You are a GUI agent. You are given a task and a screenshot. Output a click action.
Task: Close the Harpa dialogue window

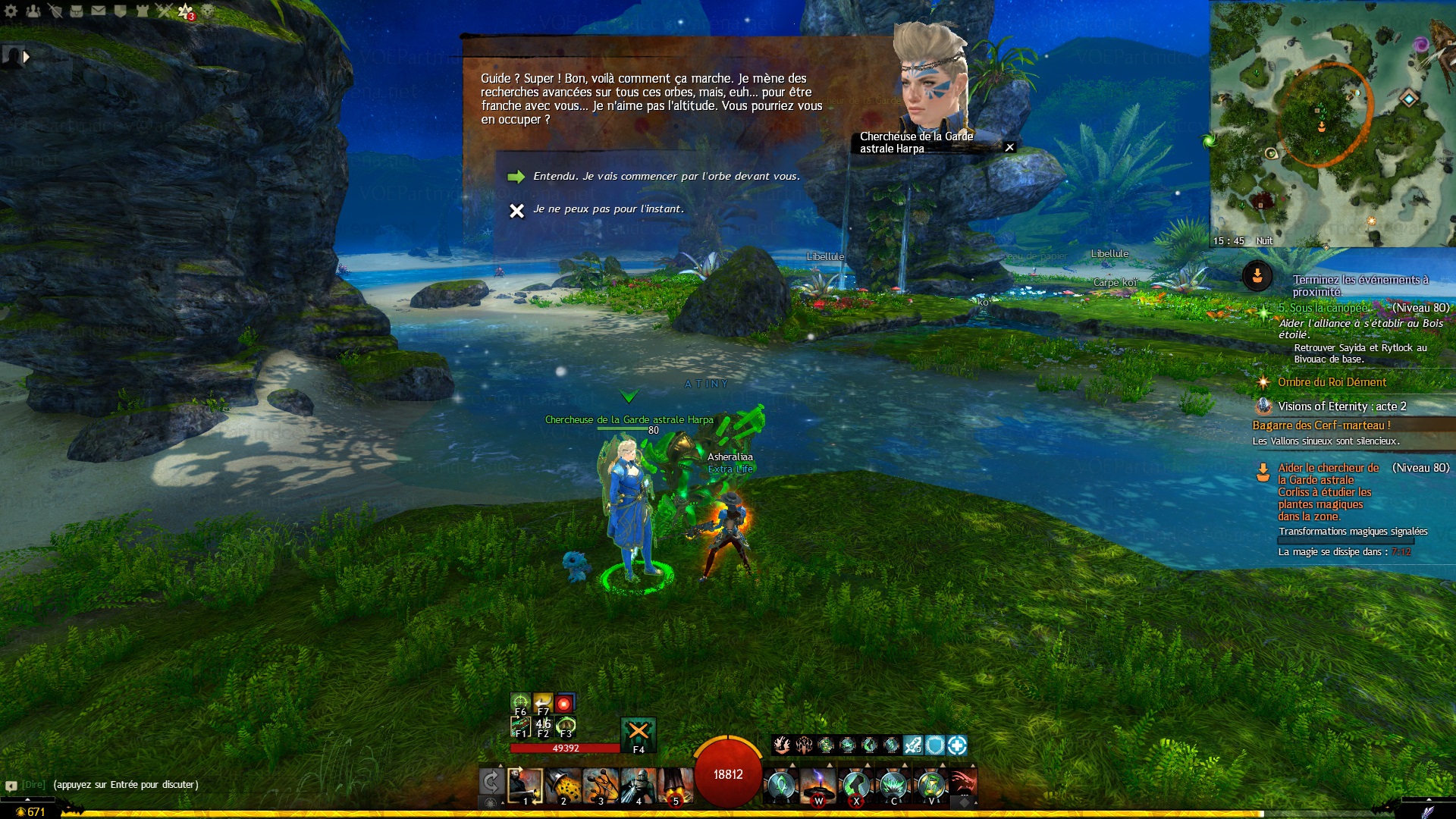(x=1009, y=148)
